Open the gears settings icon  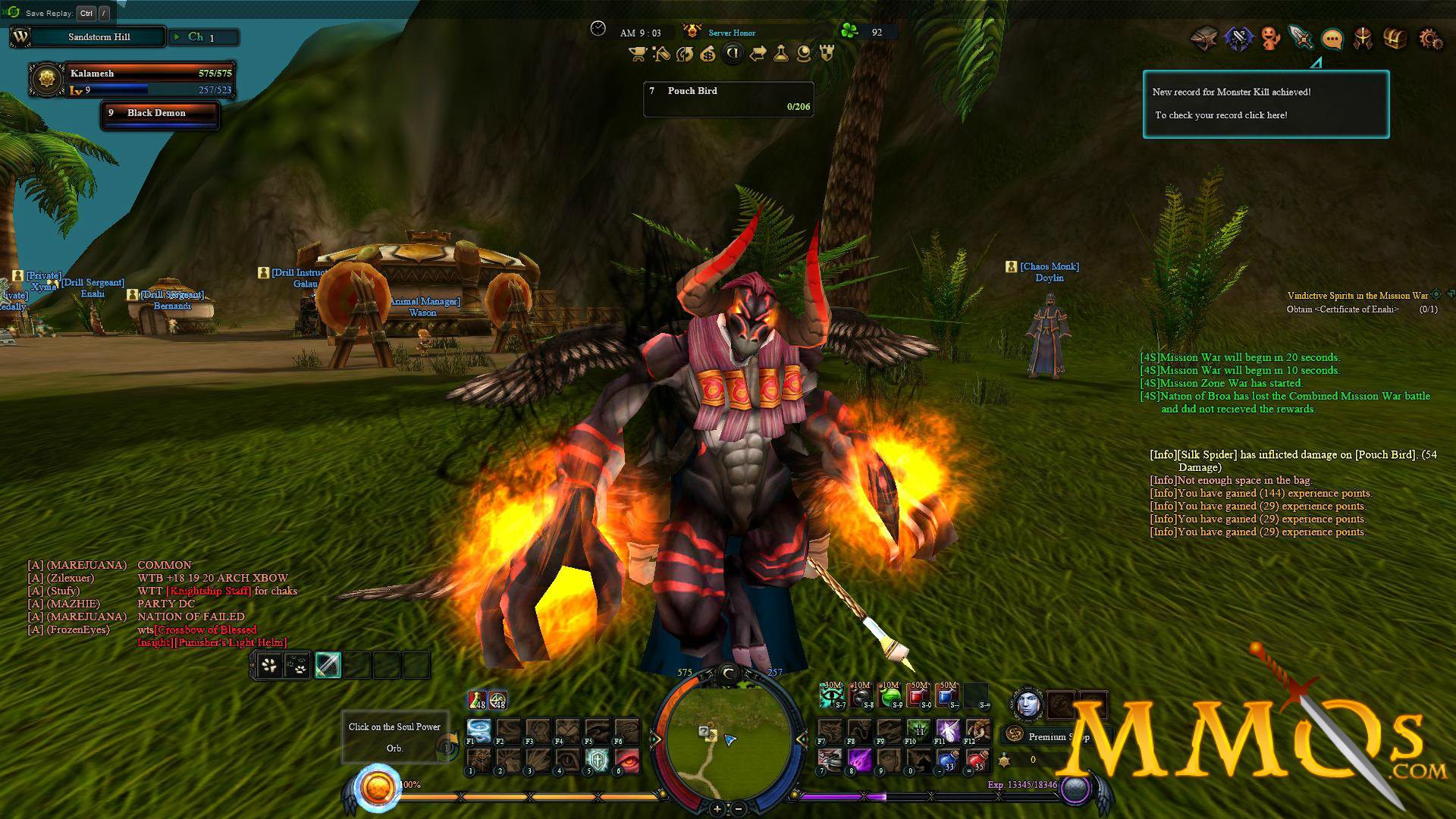pos(1430,38)
